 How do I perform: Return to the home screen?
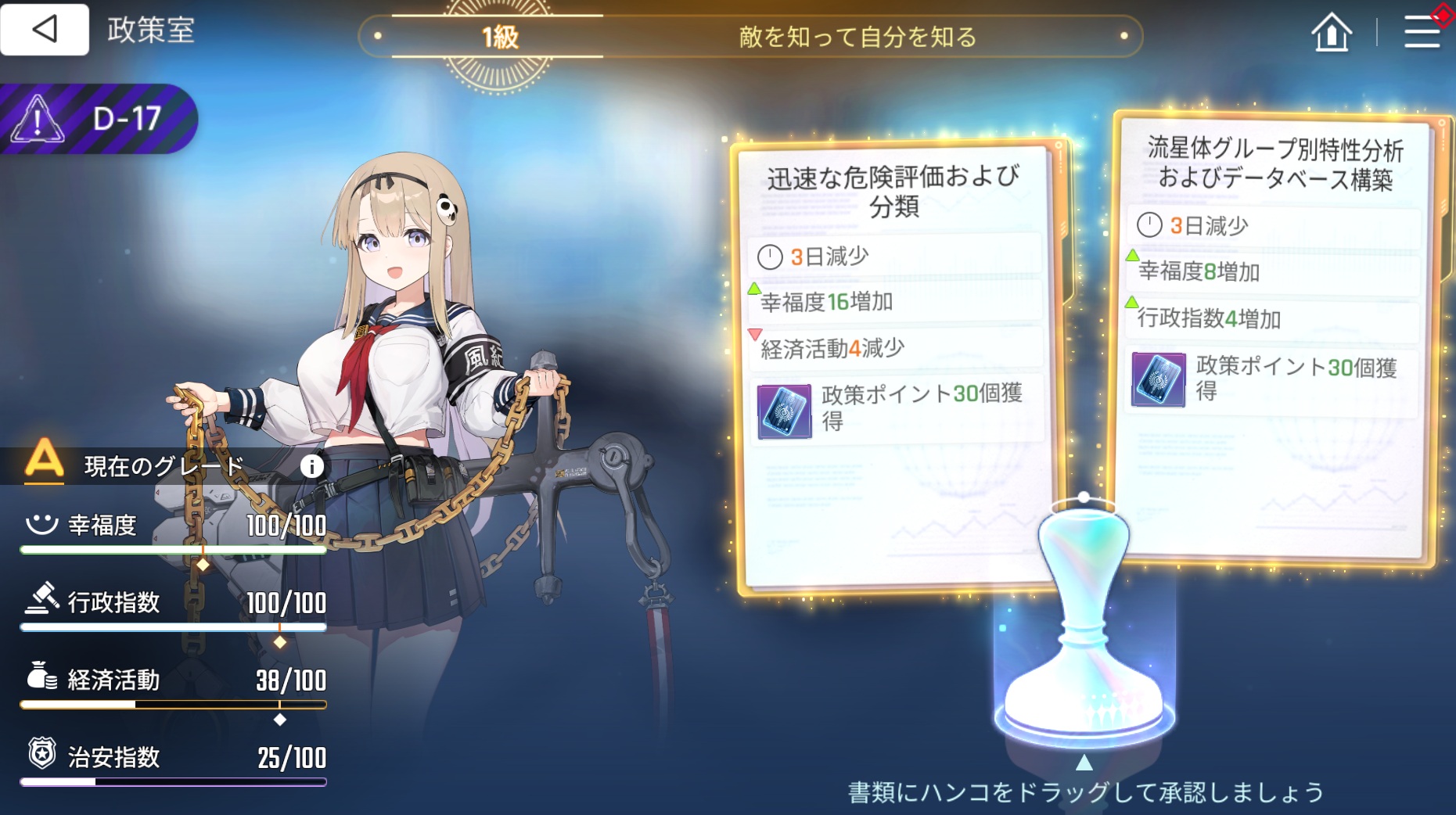tap(1331, 34)
